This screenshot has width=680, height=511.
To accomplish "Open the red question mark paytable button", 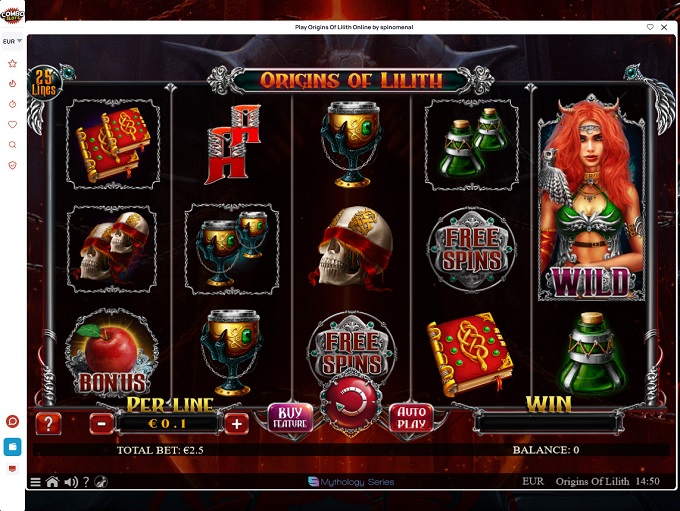I will [48, 423].
